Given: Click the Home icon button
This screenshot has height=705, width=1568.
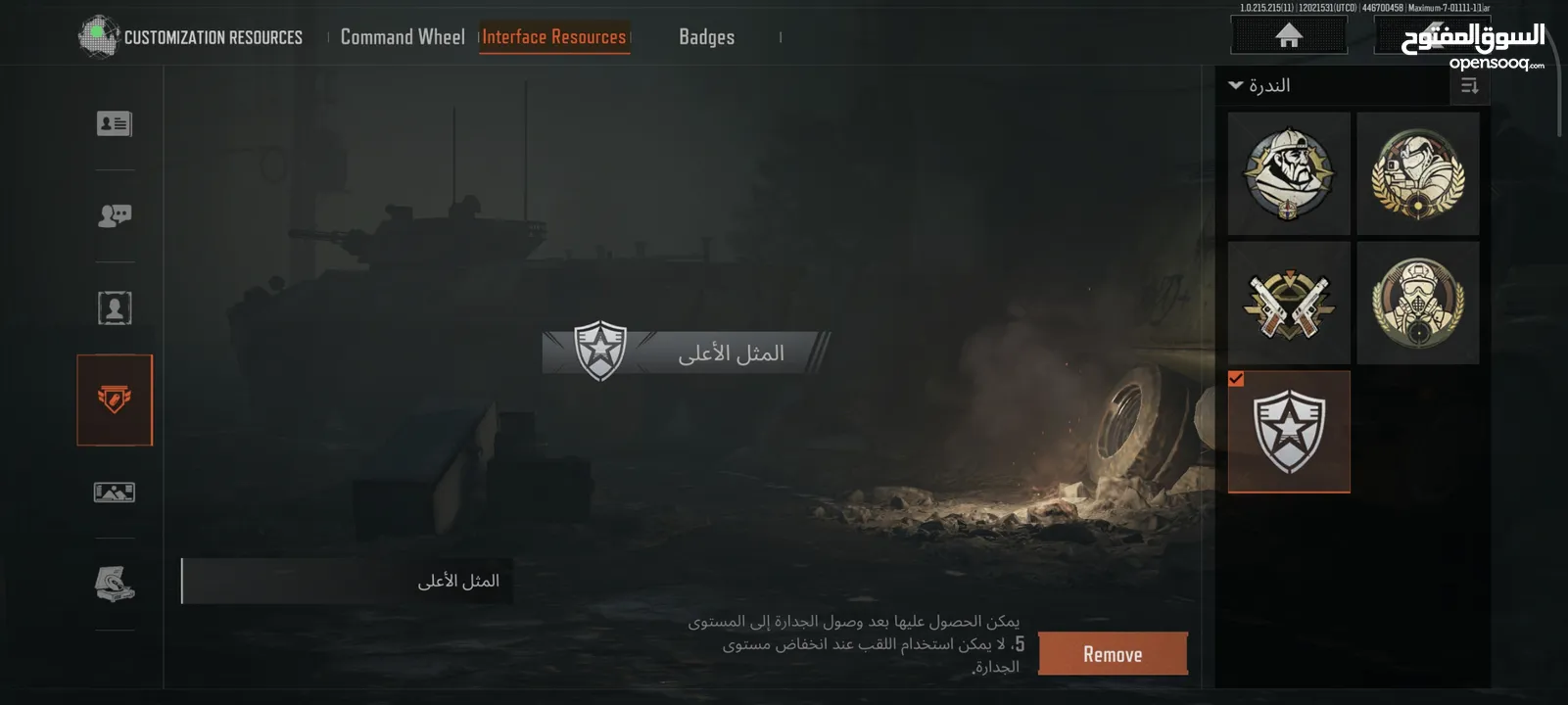Looking at the screenshot, I should (1287, 33).
